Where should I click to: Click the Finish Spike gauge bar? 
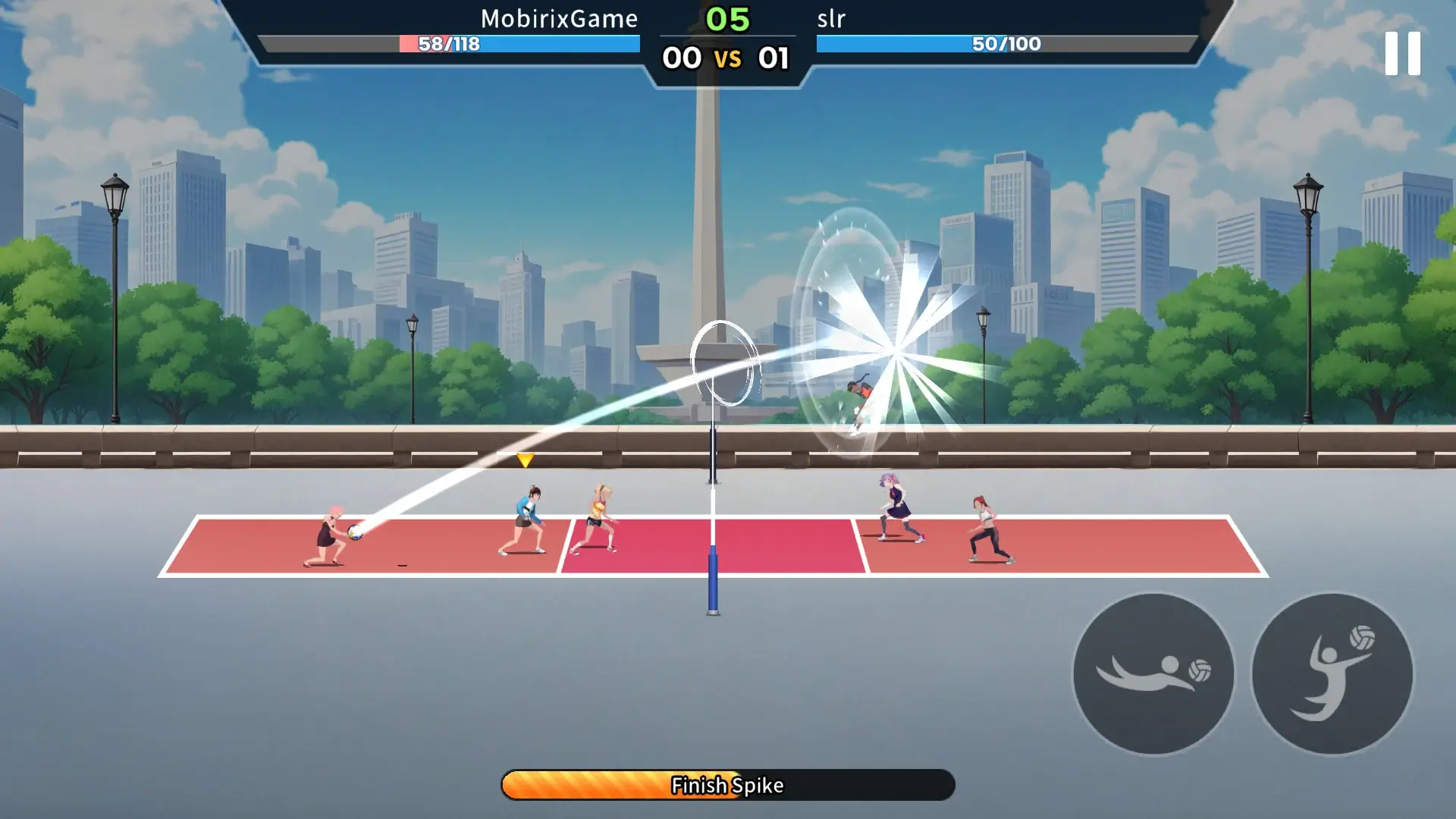[x=726, y=785]
